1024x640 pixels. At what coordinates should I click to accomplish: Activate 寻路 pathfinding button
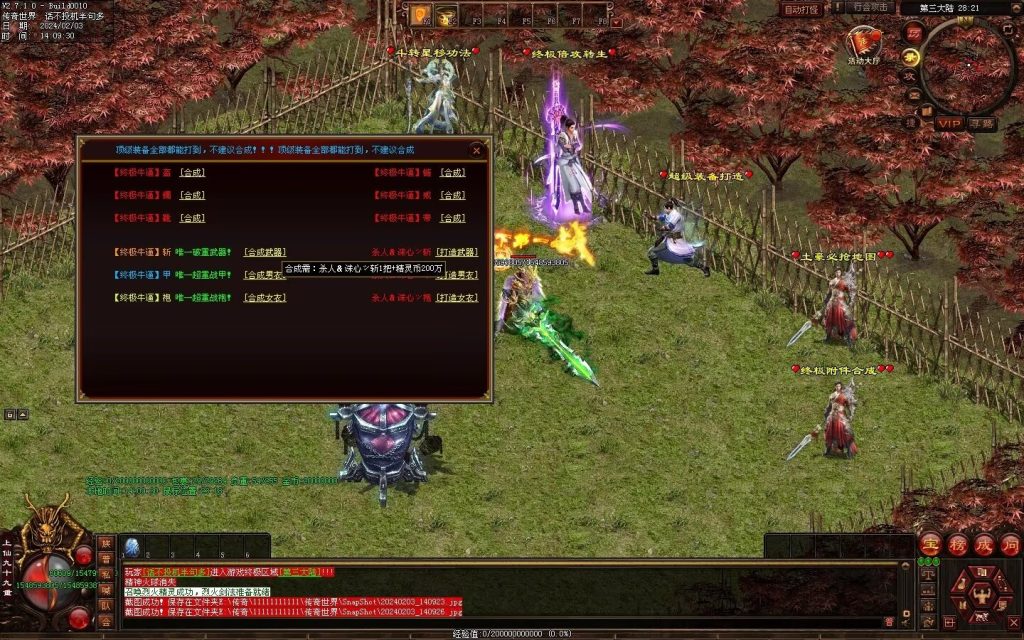pos(981,123)
